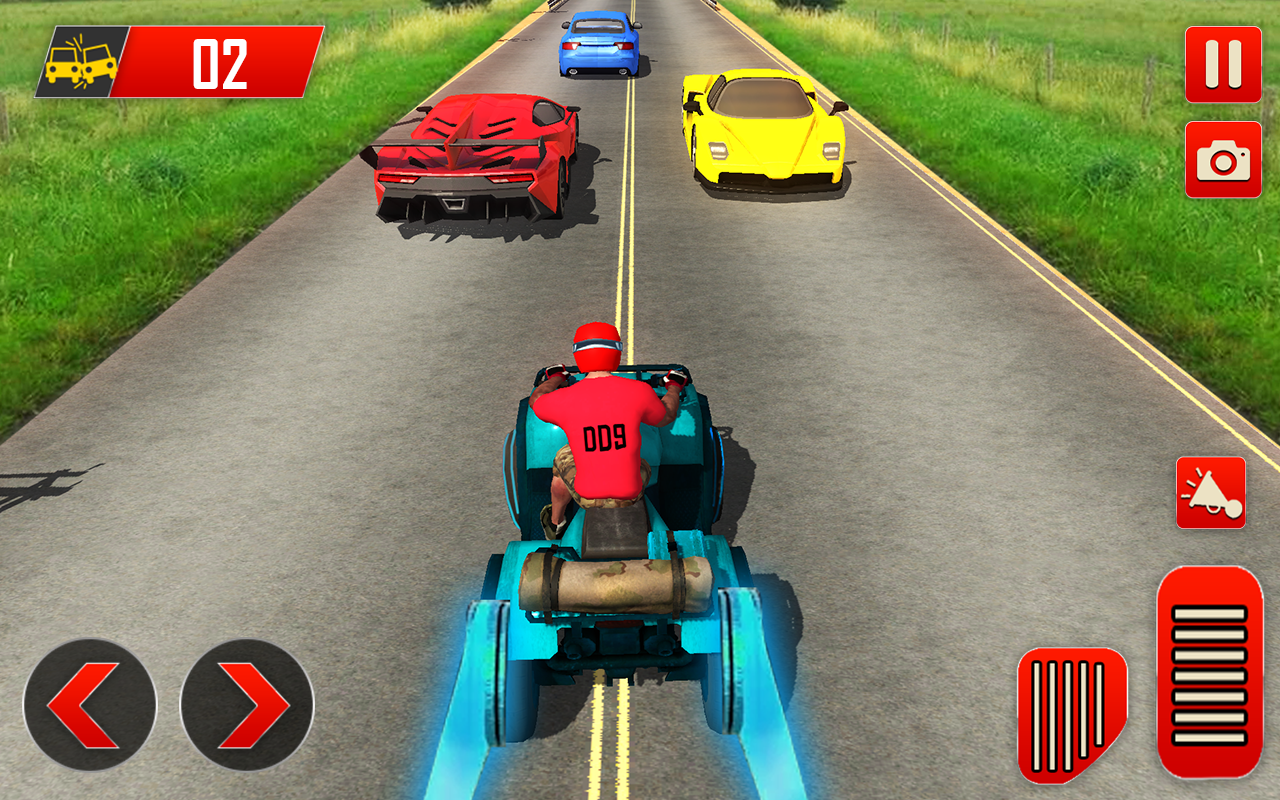Tap the camera icon to capture a screenshot
This screenshot has height=800, width=1280.
[1221, 160]
